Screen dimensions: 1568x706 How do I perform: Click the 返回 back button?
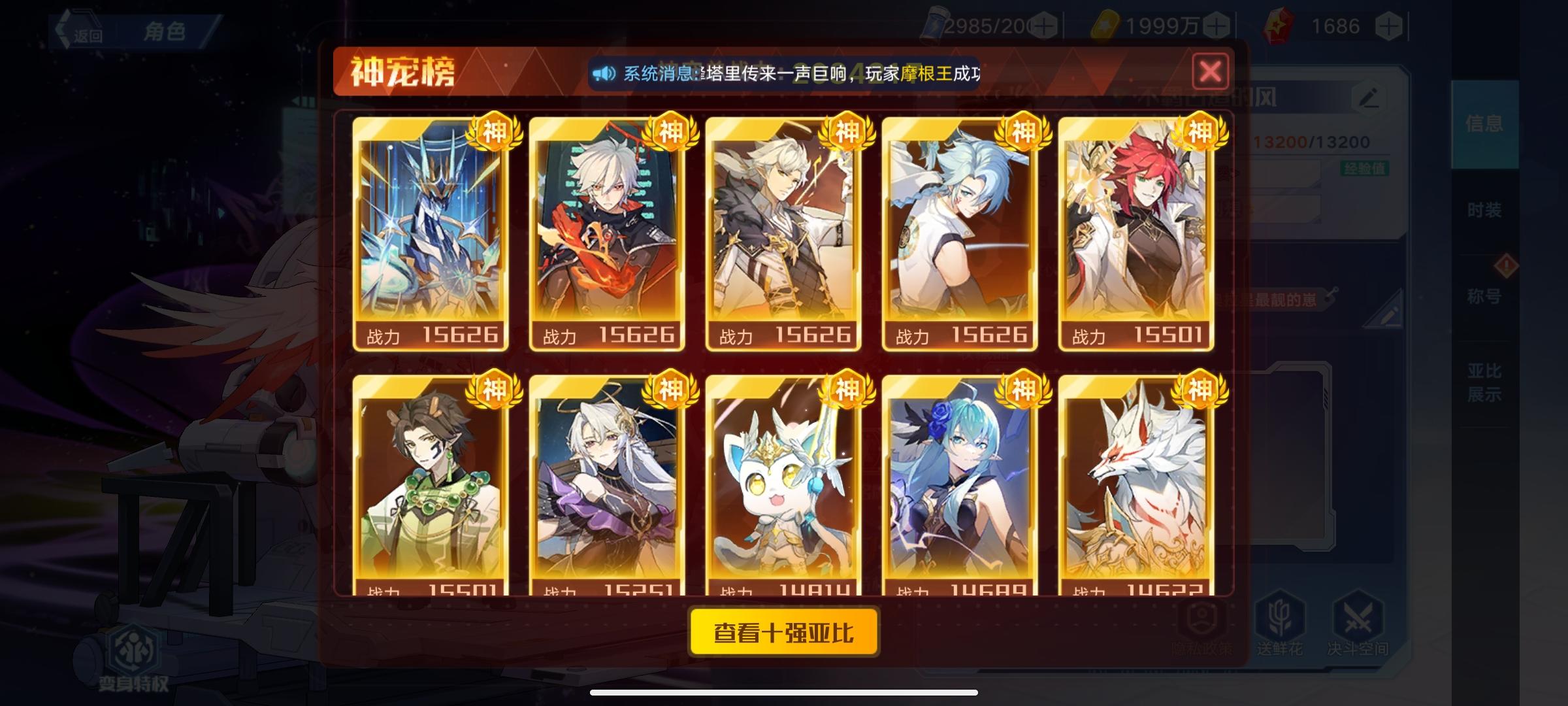point(84,30)
